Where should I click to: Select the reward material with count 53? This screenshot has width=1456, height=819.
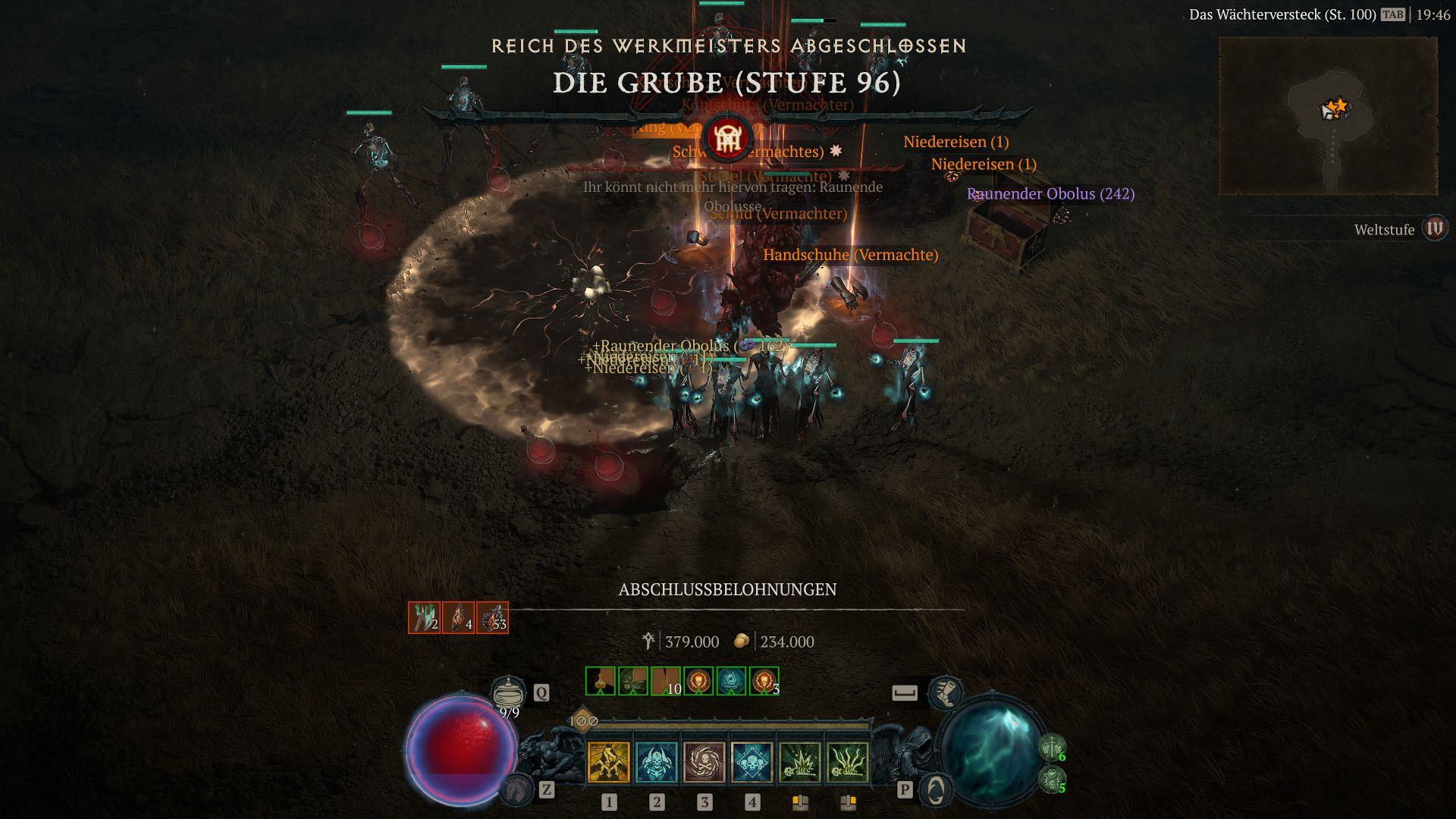(x=492, y=618)
